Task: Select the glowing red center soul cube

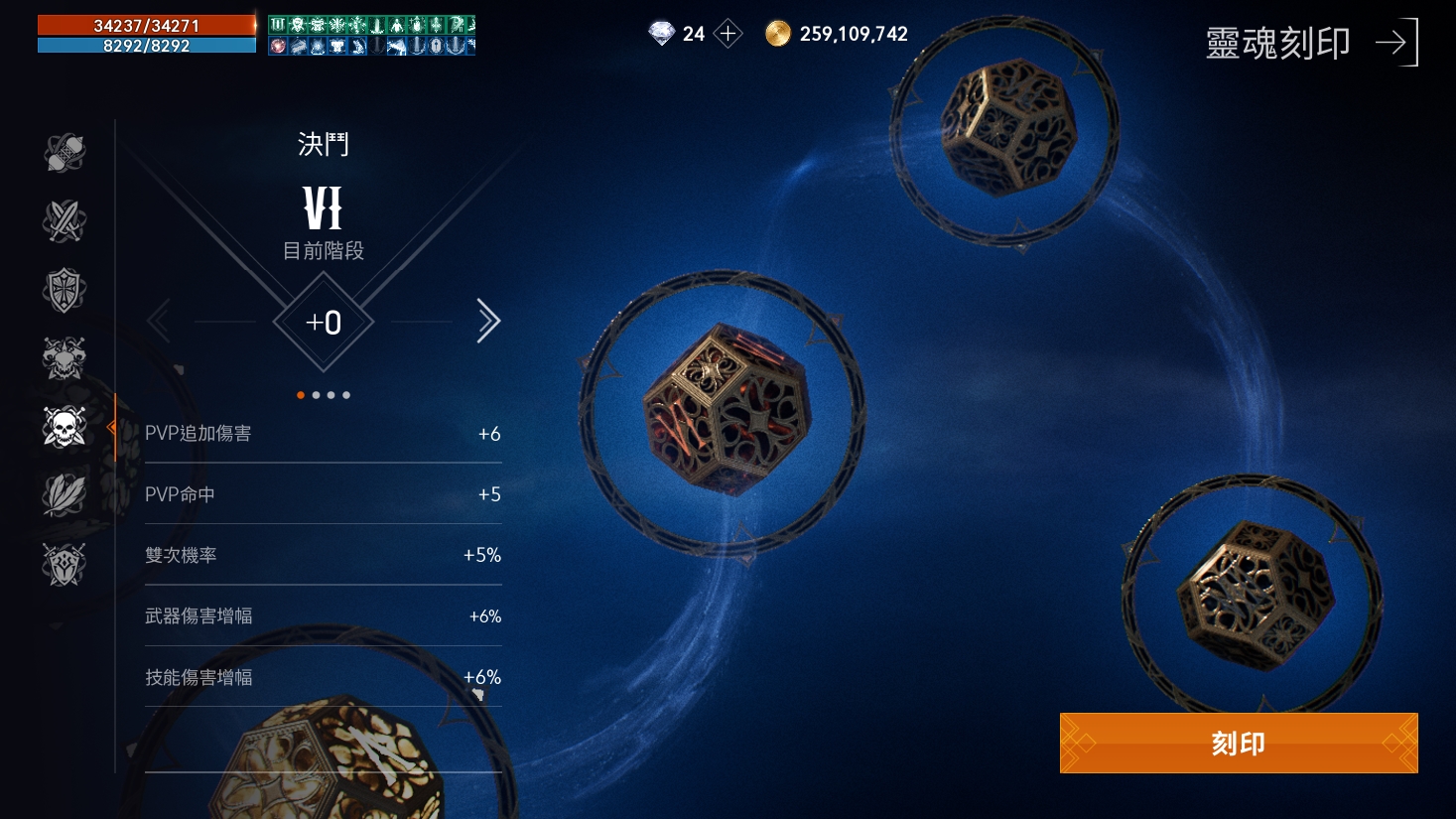Action: pos(726,409)
